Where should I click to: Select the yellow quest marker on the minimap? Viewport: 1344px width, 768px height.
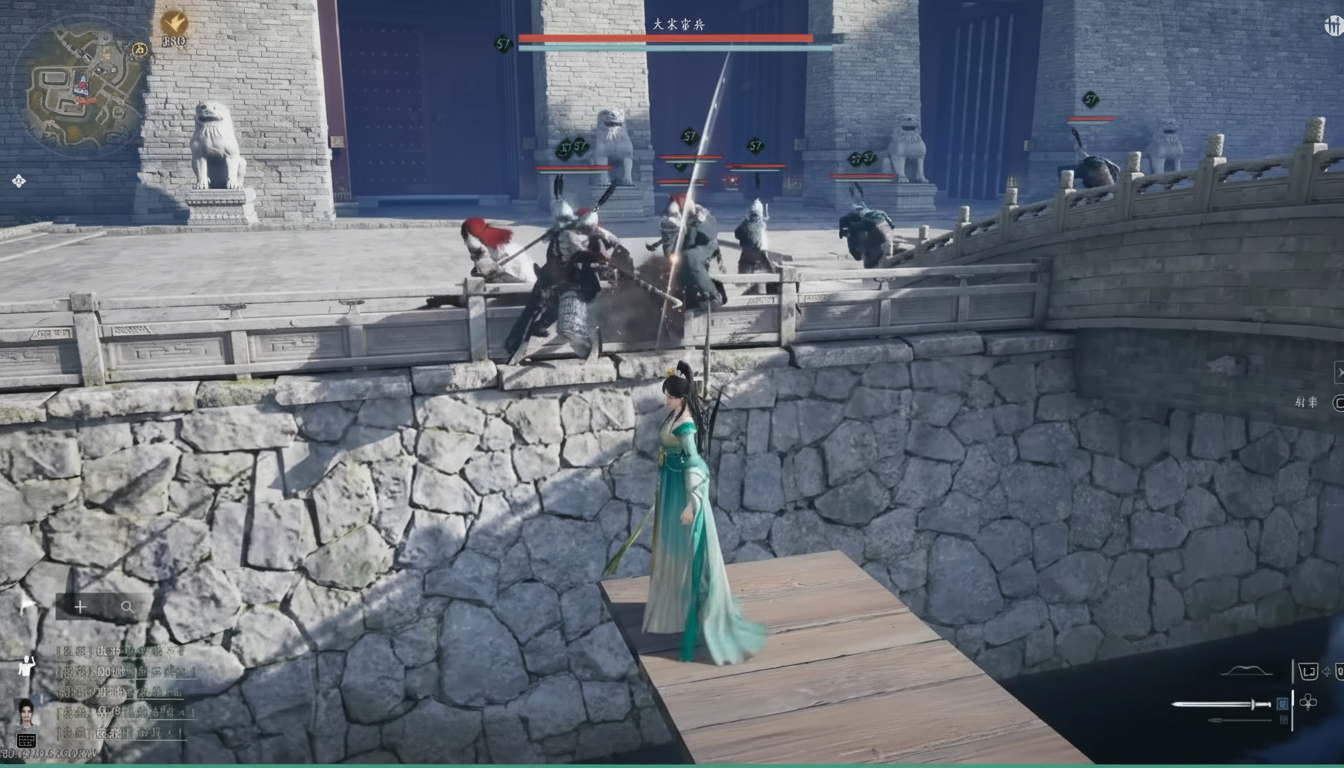tap(140, 48)
